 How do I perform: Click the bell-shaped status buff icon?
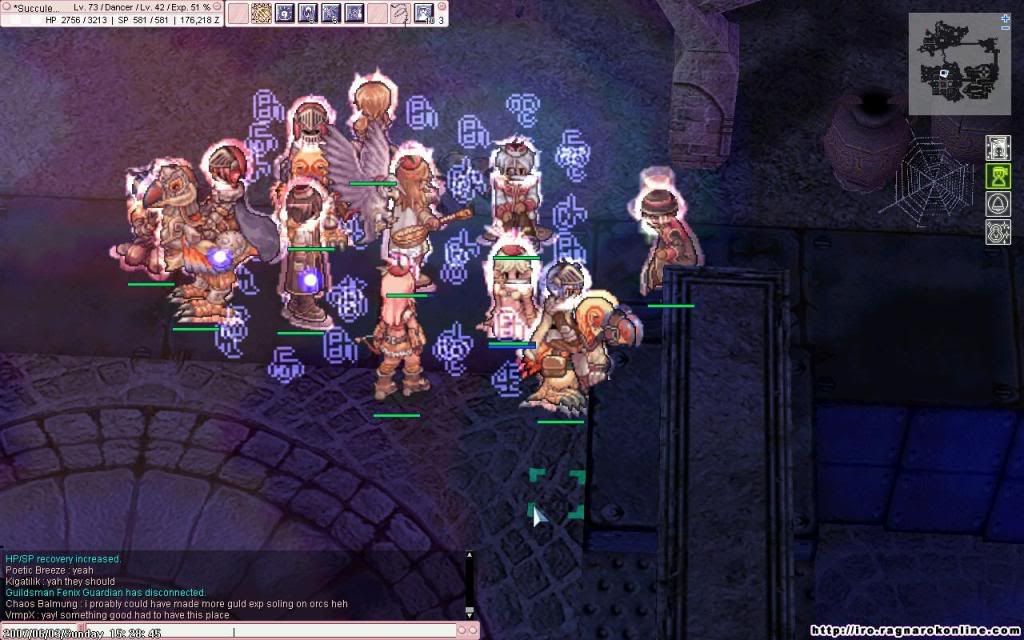(997, 205)
